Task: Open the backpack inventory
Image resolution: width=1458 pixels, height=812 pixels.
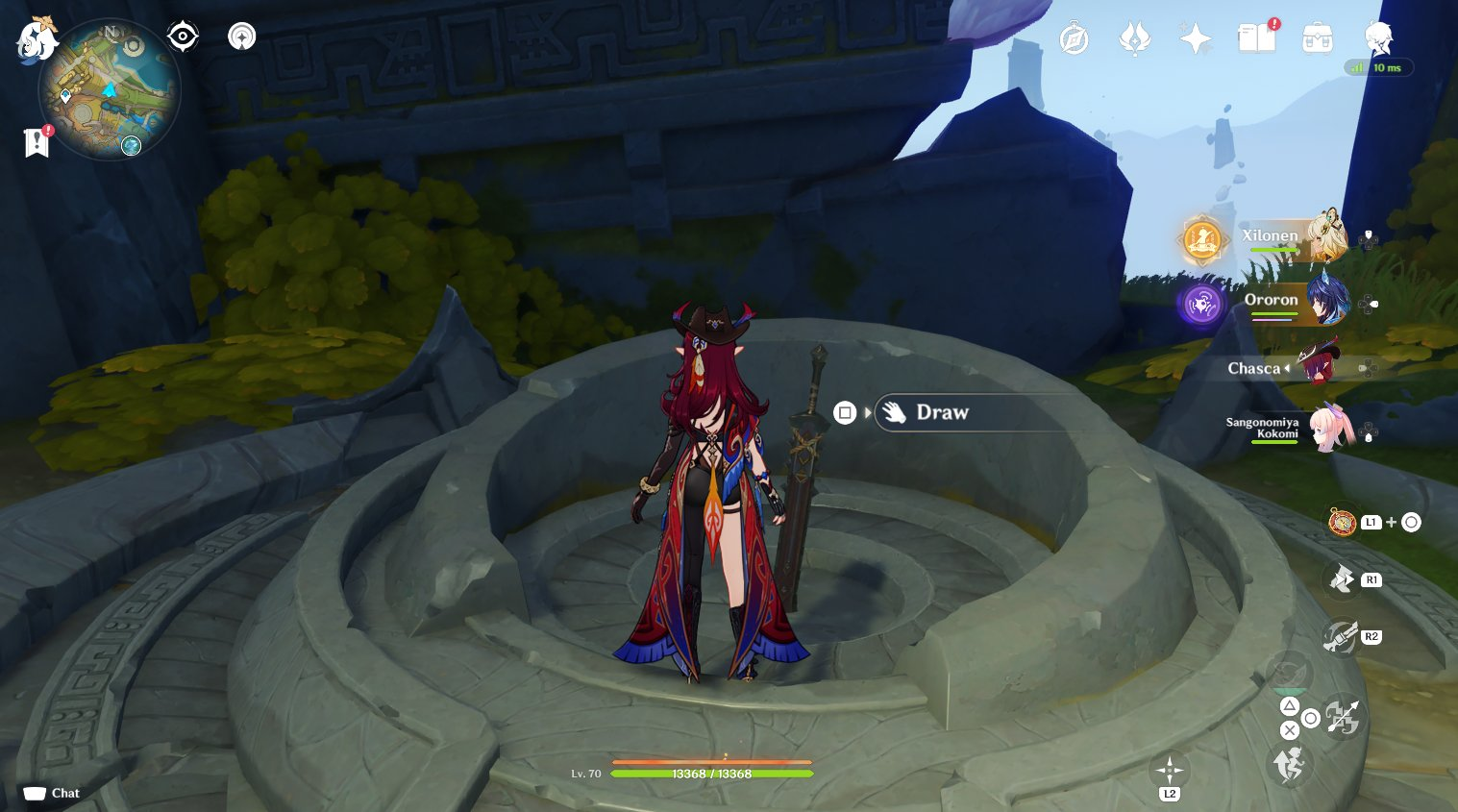Action: tap(1317, 39)
